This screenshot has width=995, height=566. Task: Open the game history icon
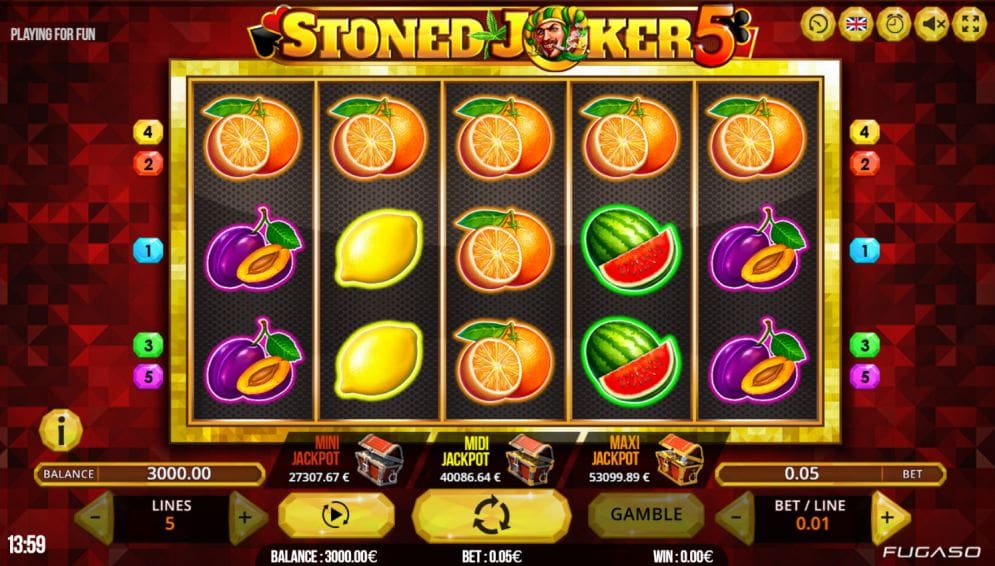[x=819, y=24]
